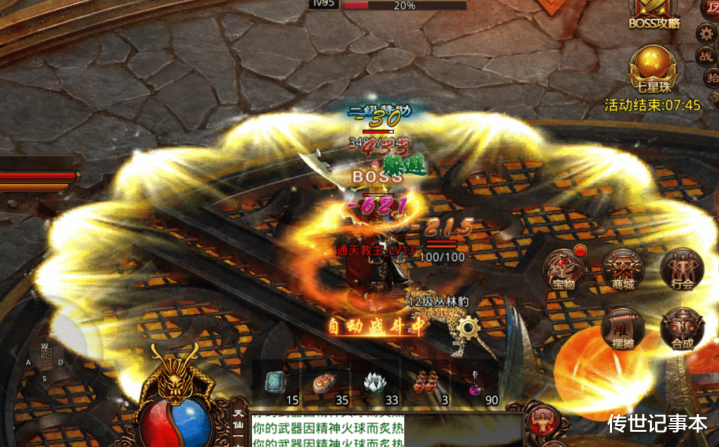Open the 宝物 treasure menu
Screen dimensions: 719x447
pos(563,267)
